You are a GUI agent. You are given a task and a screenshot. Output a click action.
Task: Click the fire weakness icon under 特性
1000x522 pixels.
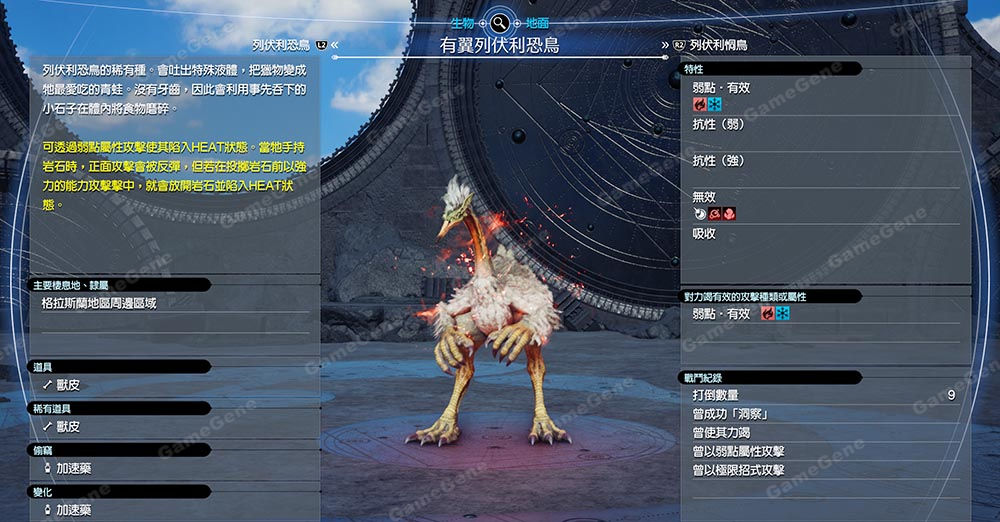[700, 104]
